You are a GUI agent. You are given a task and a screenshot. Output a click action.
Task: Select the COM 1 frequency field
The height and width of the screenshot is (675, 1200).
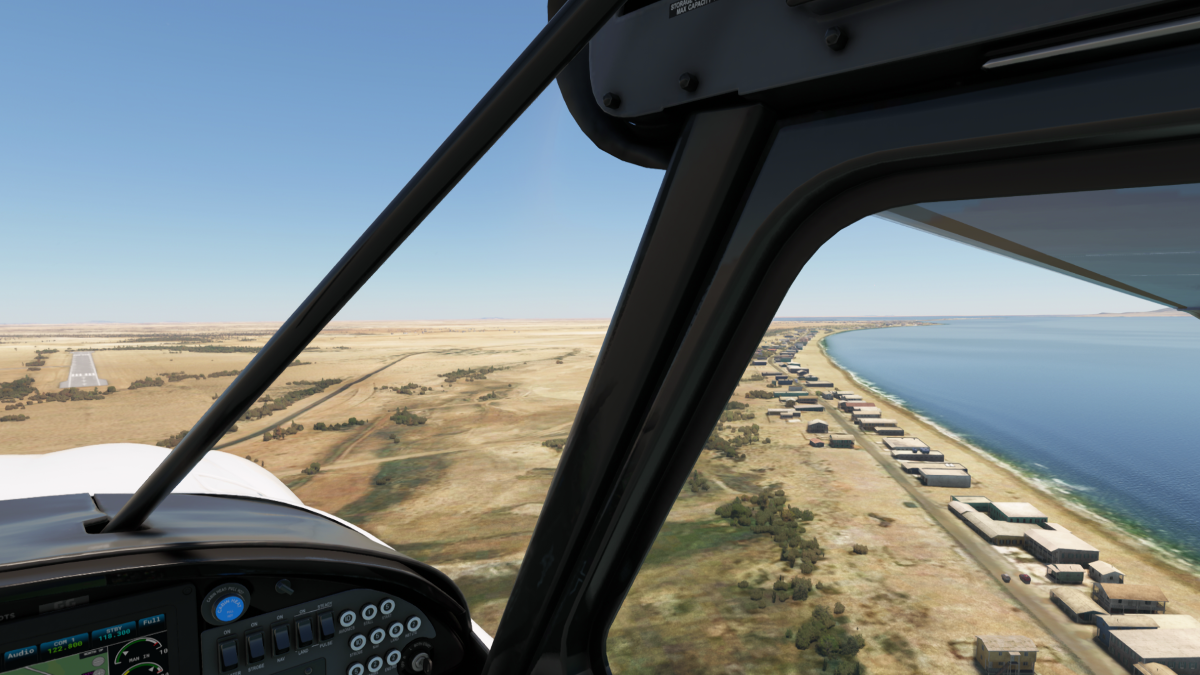point(63,643)
